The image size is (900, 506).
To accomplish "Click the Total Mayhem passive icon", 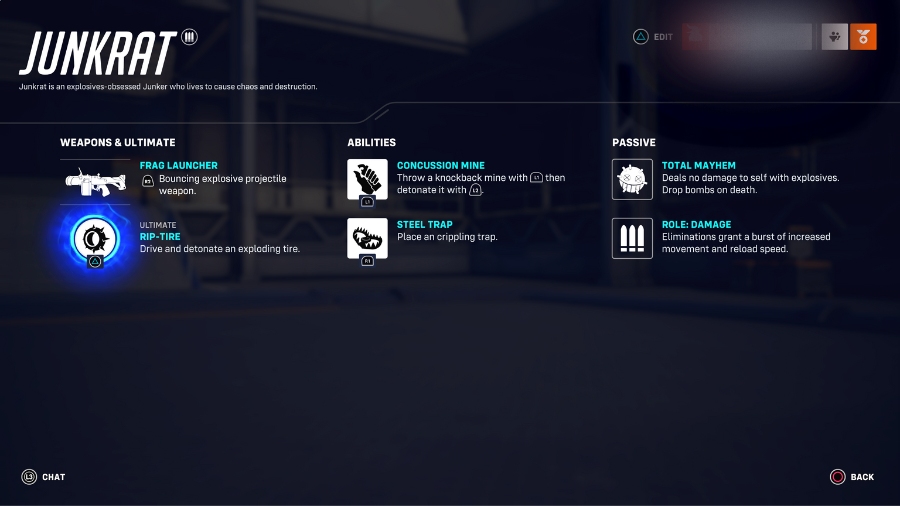I will [632, 179].
